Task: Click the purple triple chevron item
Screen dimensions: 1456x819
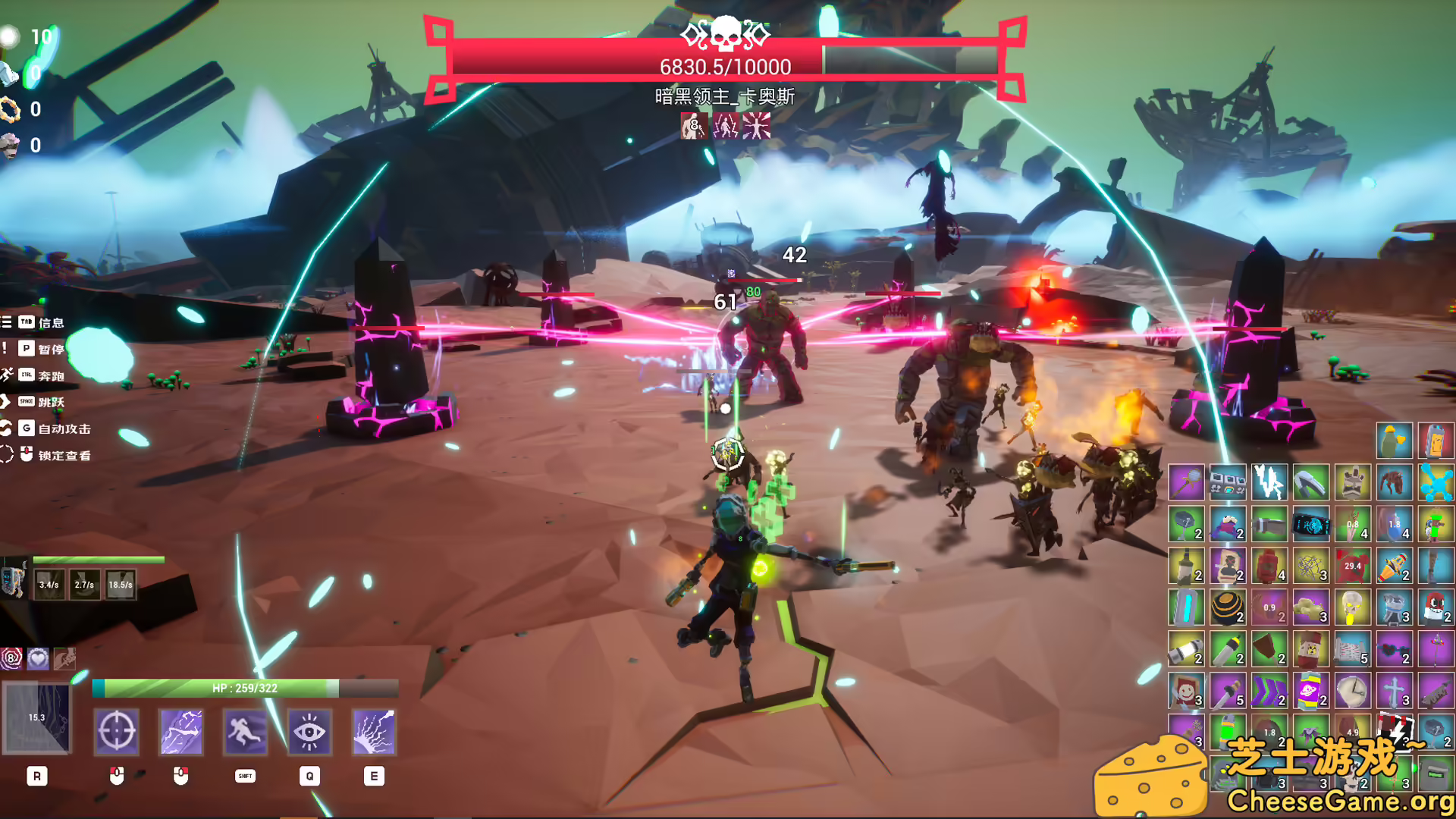Action: point(1268,691)
